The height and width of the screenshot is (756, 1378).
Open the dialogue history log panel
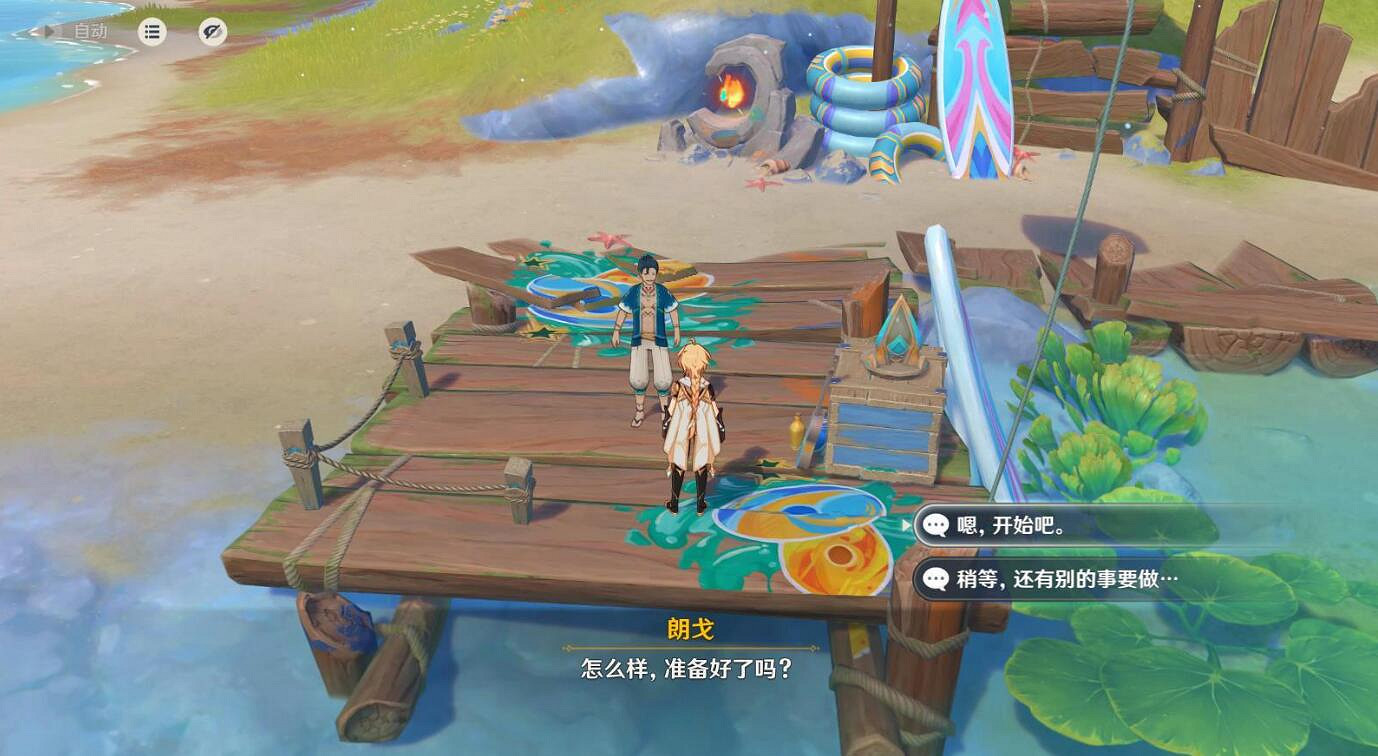151,30
